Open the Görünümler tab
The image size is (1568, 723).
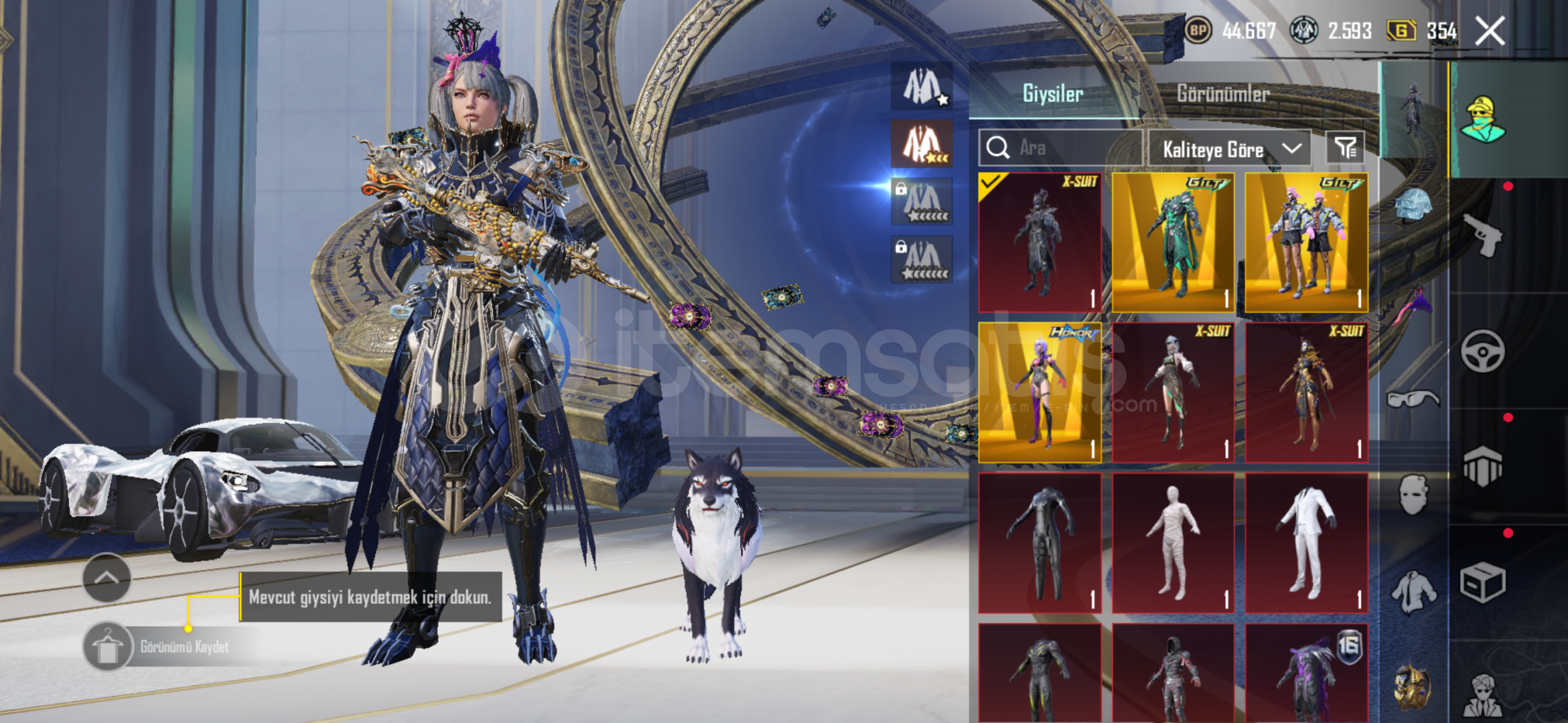click(x=1223, y=94)
